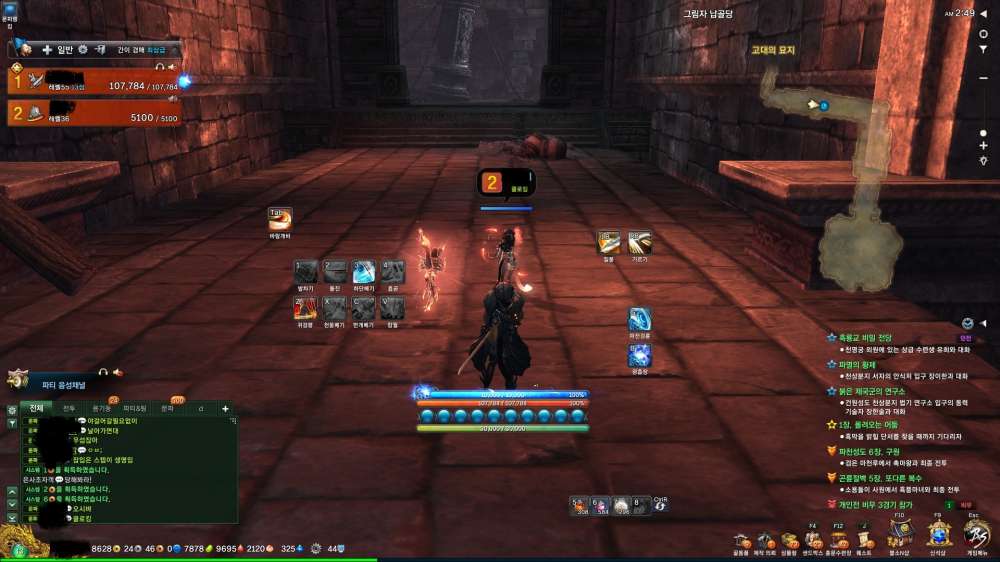Open the 퀘스트 journal icon
Image resolution: width=1000 pixels, height=562 pixels.
coord(864,540)
